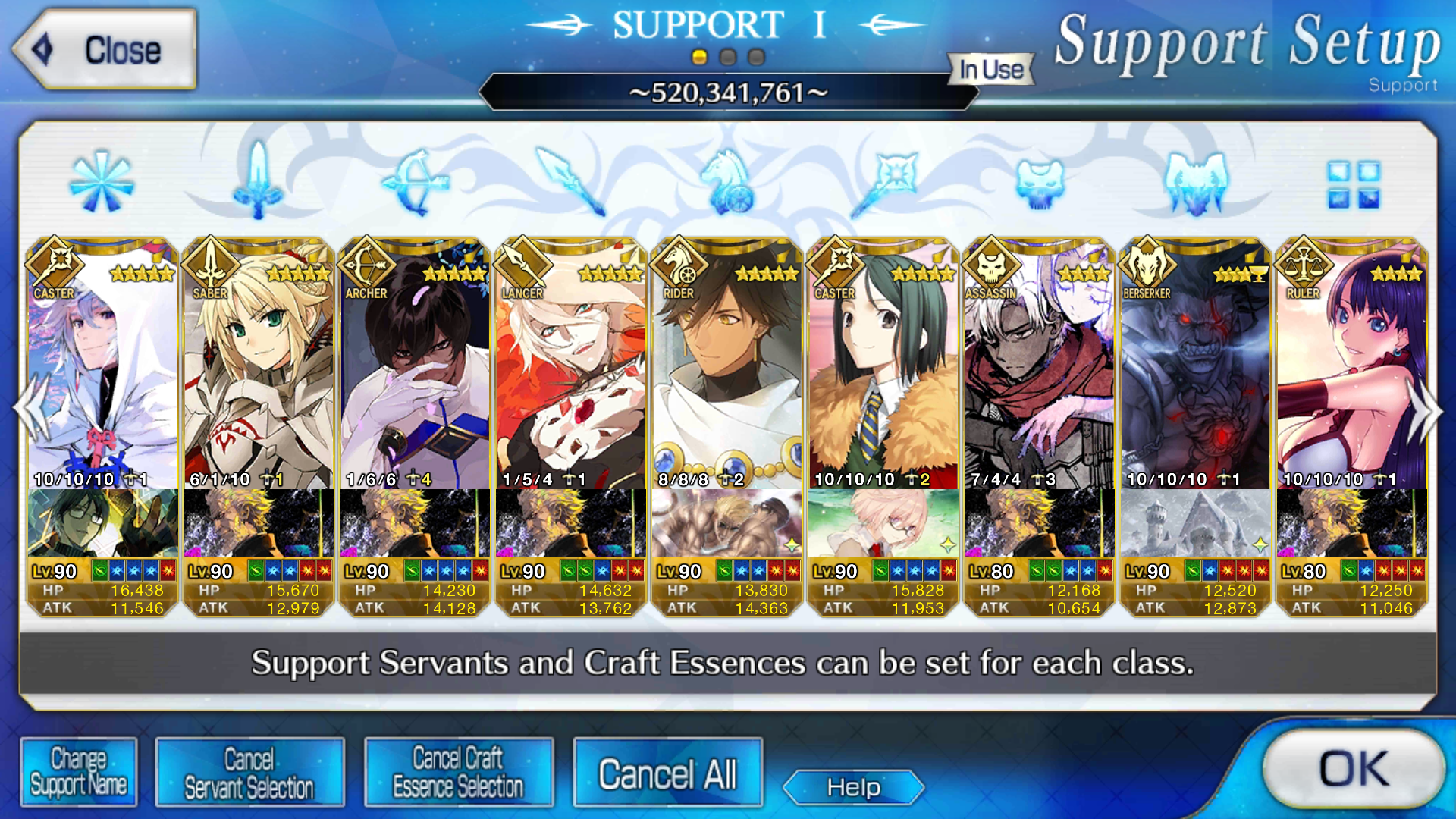The height and width of the screenshot is (819, 1456).
Task: Open the Berserker slot's snowy castle craft essence
Action: (1196, 523)
